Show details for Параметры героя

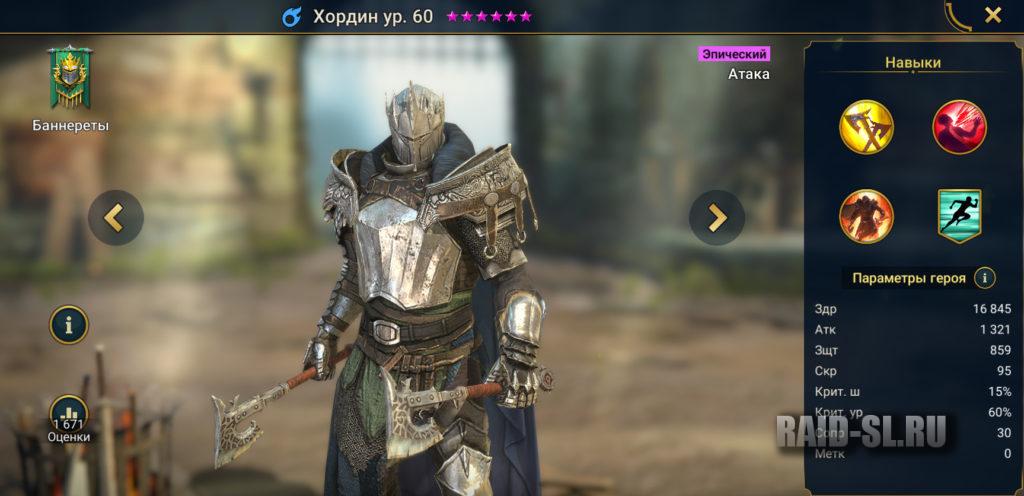click(985, 278)
